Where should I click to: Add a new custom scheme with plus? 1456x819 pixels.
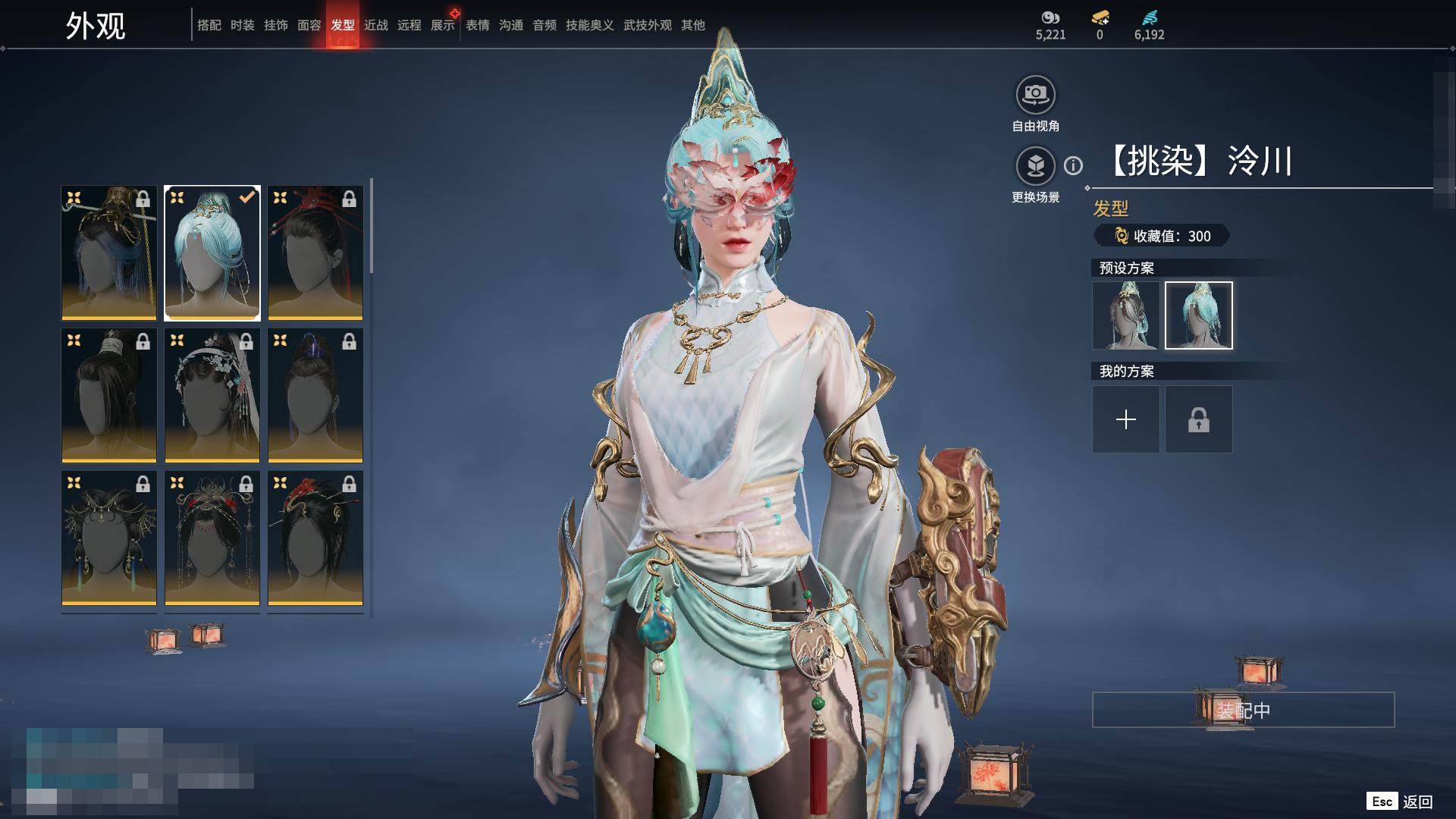1126,419
